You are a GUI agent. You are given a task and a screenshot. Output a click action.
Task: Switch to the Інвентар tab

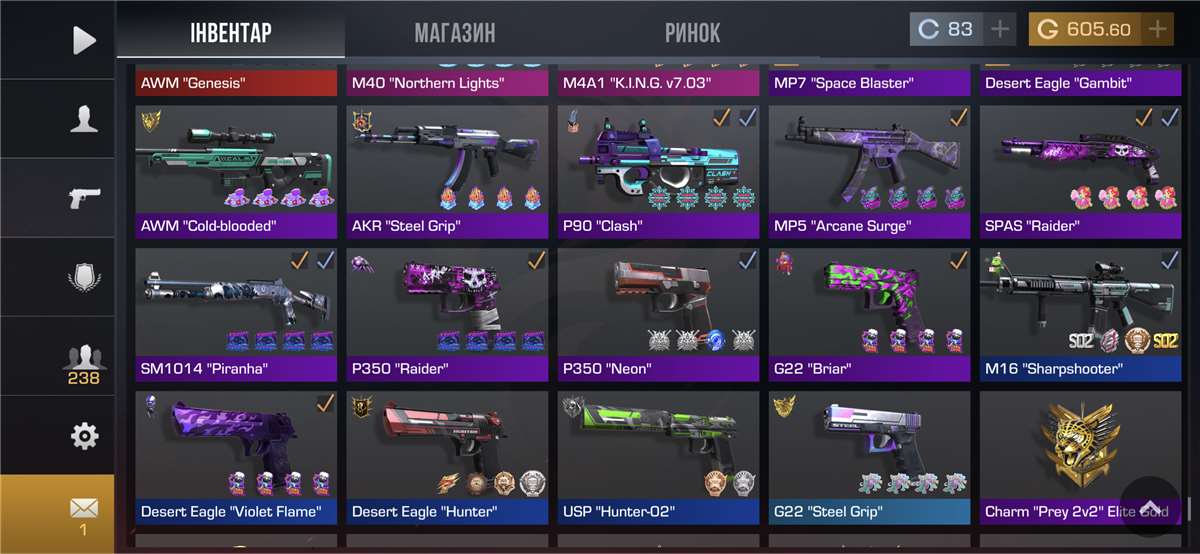pyautogui.click(x=230, y=32)
